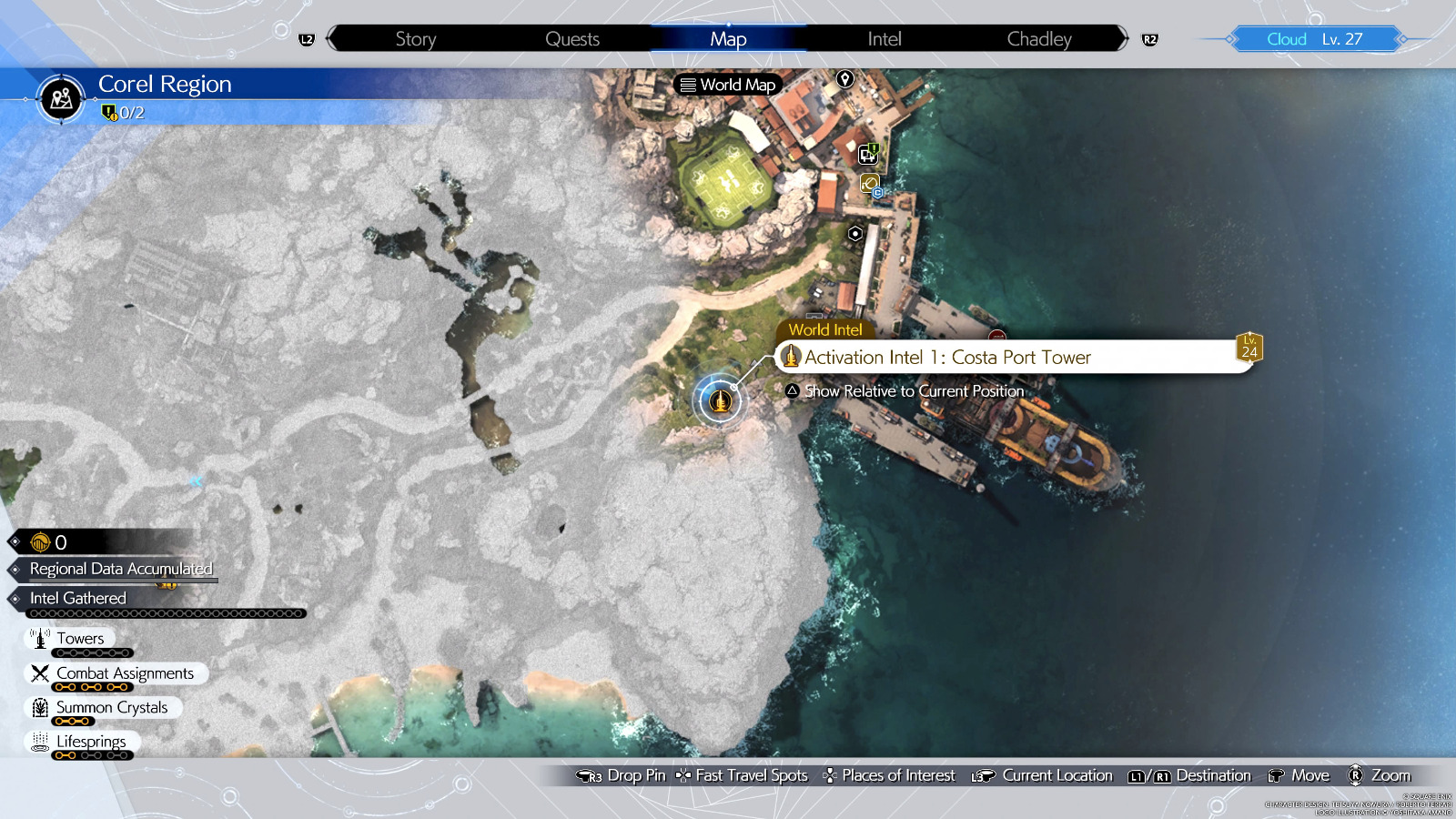Click the gil coin icon in the stats panel

38,542
